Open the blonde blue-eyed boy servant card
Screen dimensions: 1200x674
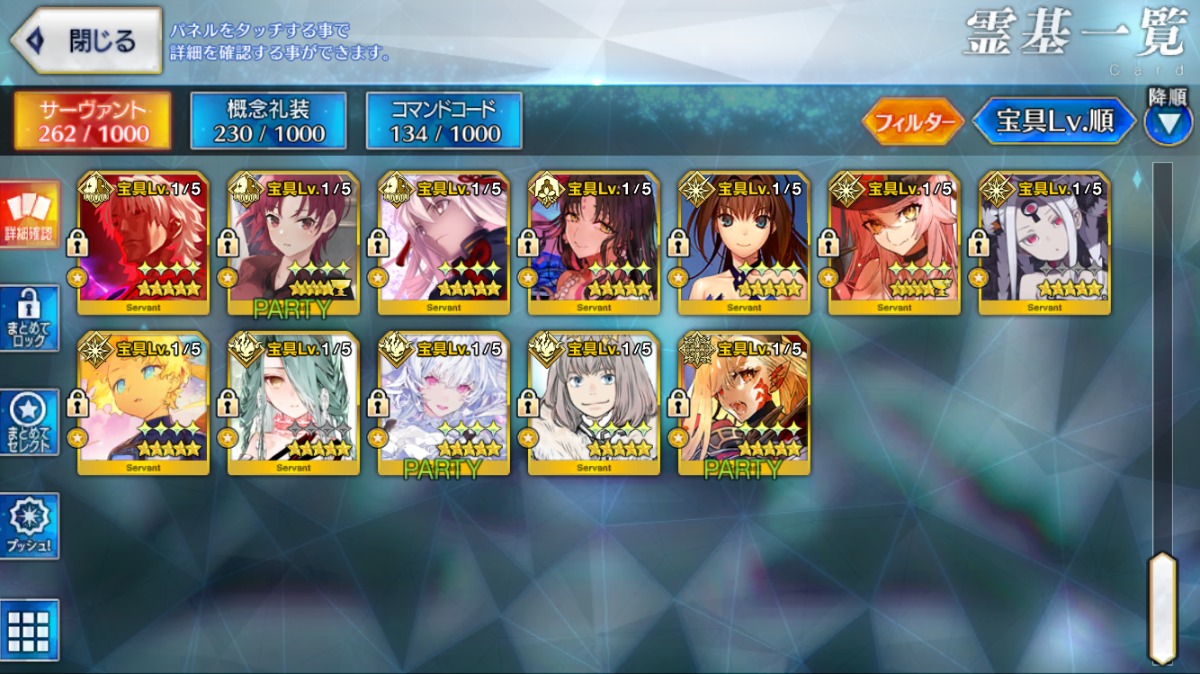pyautogui.click(x=143, y=403)
